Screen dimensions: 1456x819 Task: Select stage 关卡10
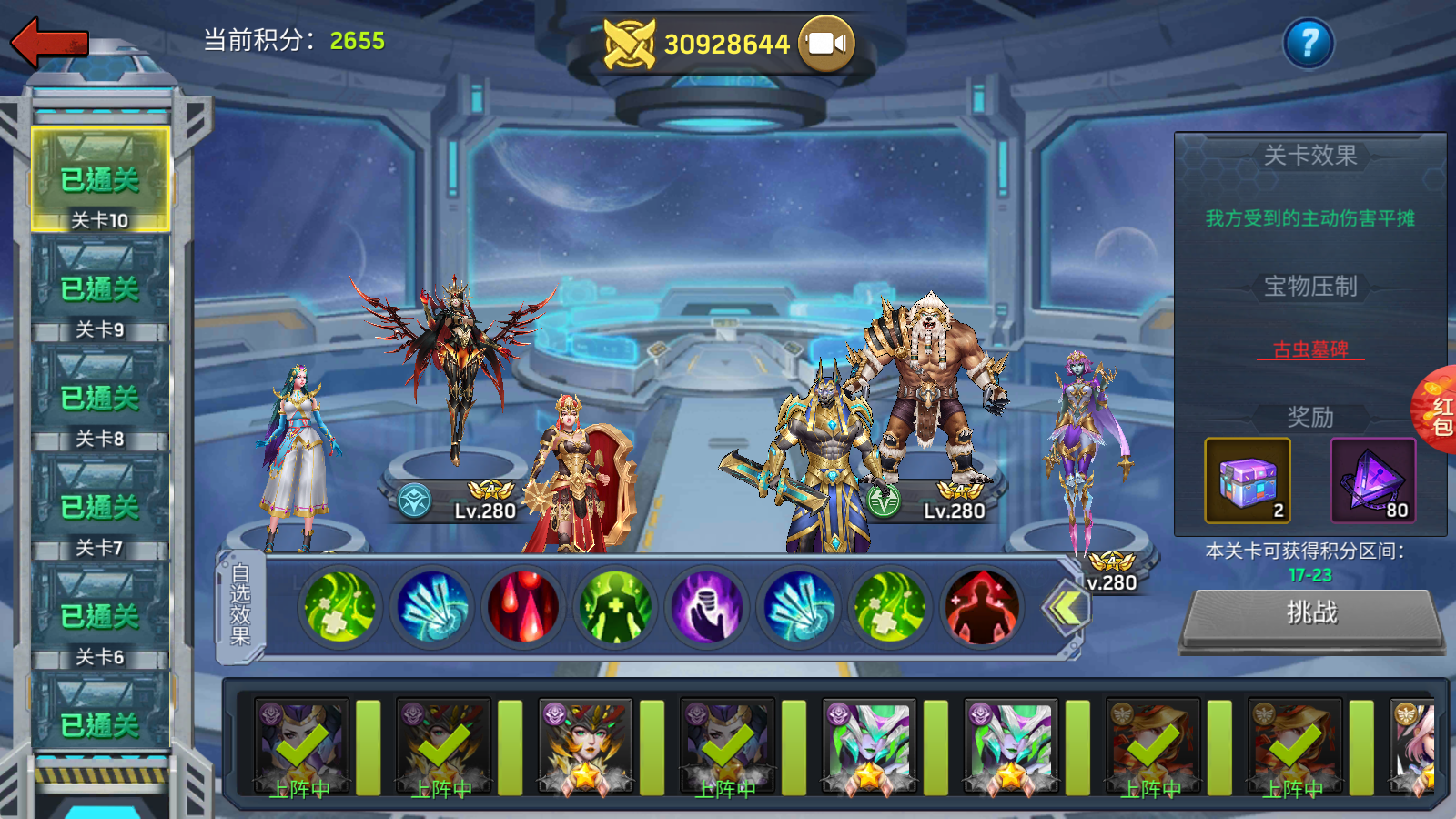[100, 180]
